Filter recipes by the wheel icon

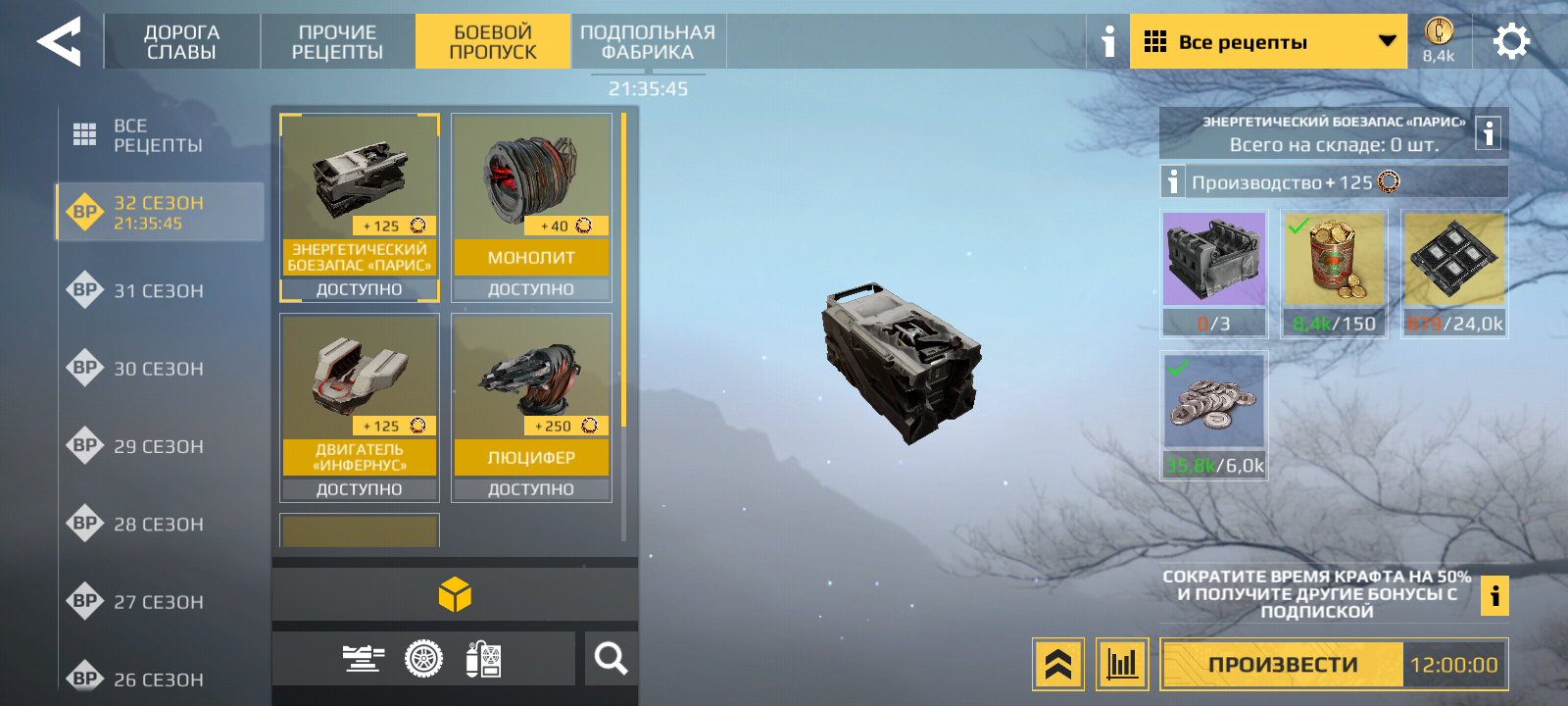423,659
